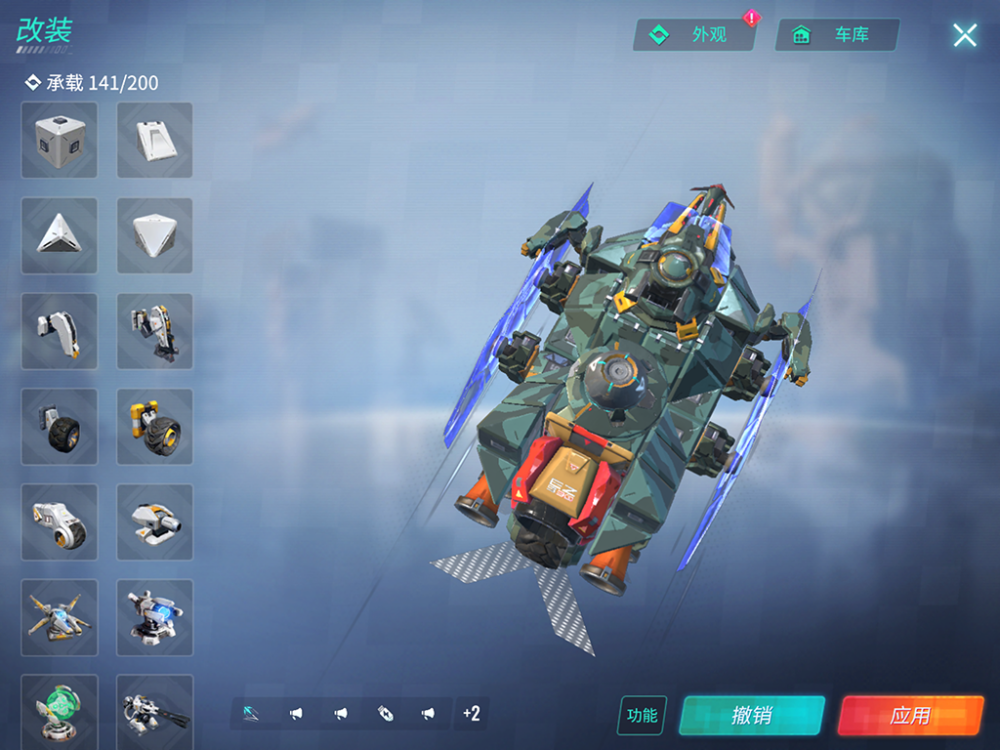Screen dimensions: 1000x750
Task: Open the 功能 function menu
Action: point(642,715)
